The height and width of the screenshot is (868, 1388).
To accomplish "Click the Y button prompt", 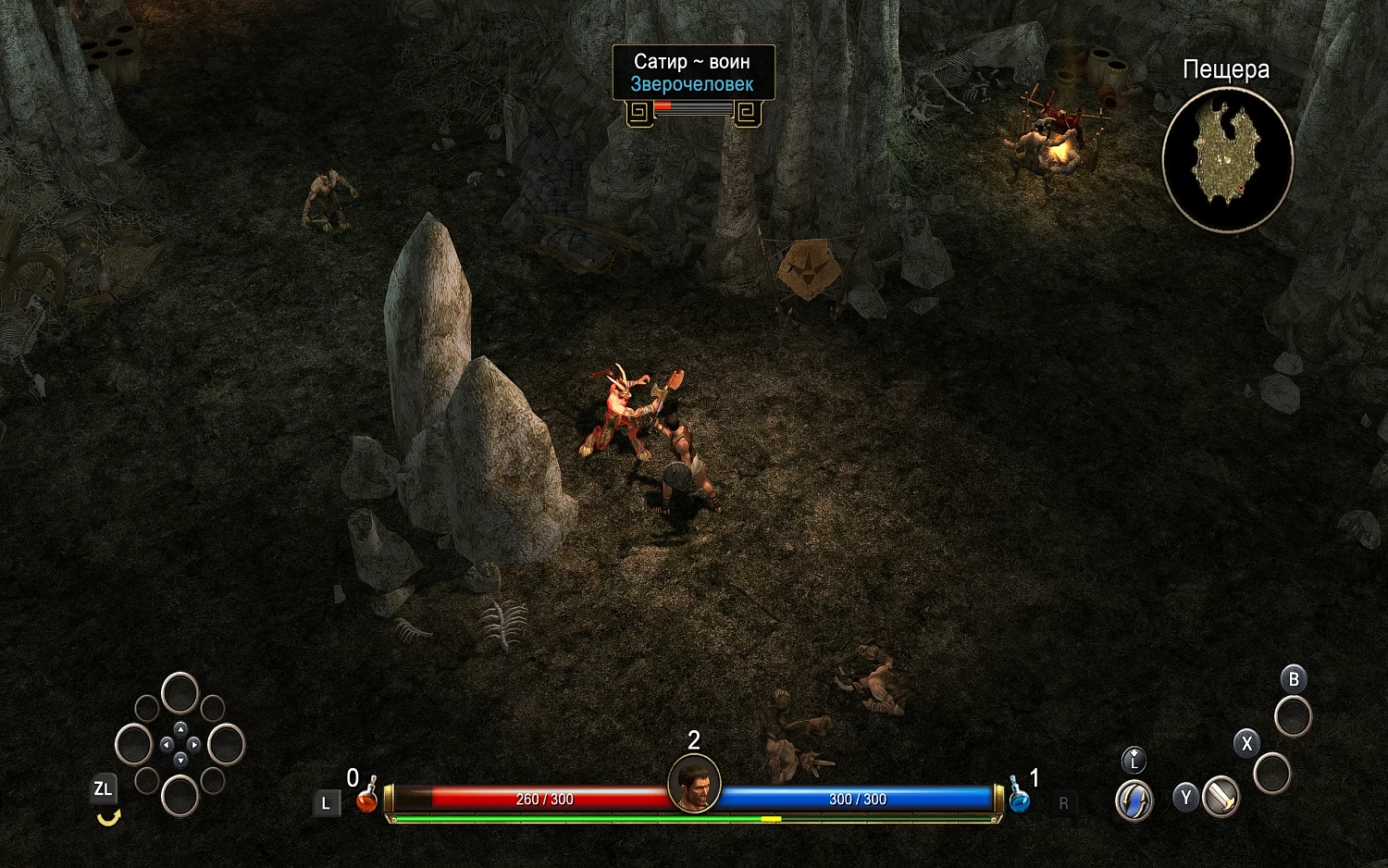I will coord(1186,798).
